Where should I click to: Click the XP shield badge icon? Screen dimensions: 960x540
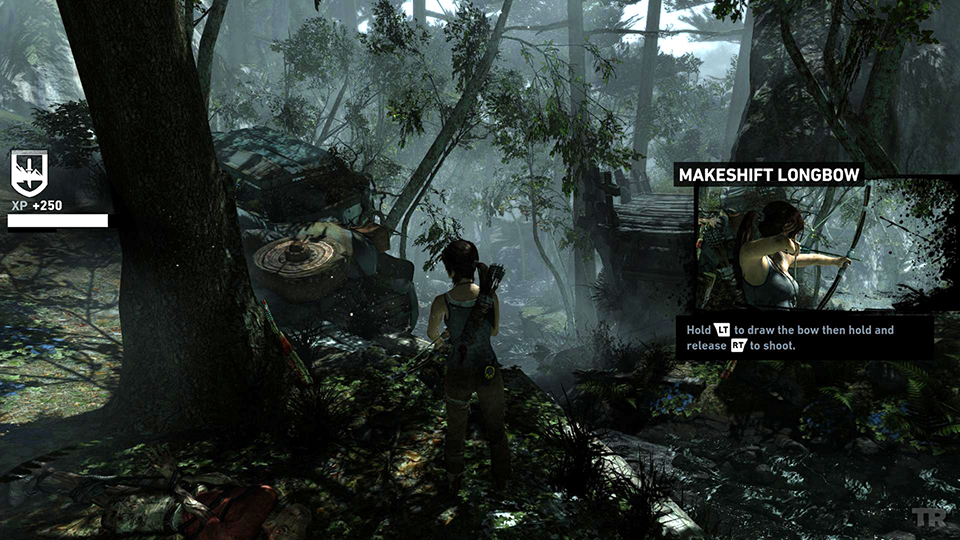(x=29, y=172)
